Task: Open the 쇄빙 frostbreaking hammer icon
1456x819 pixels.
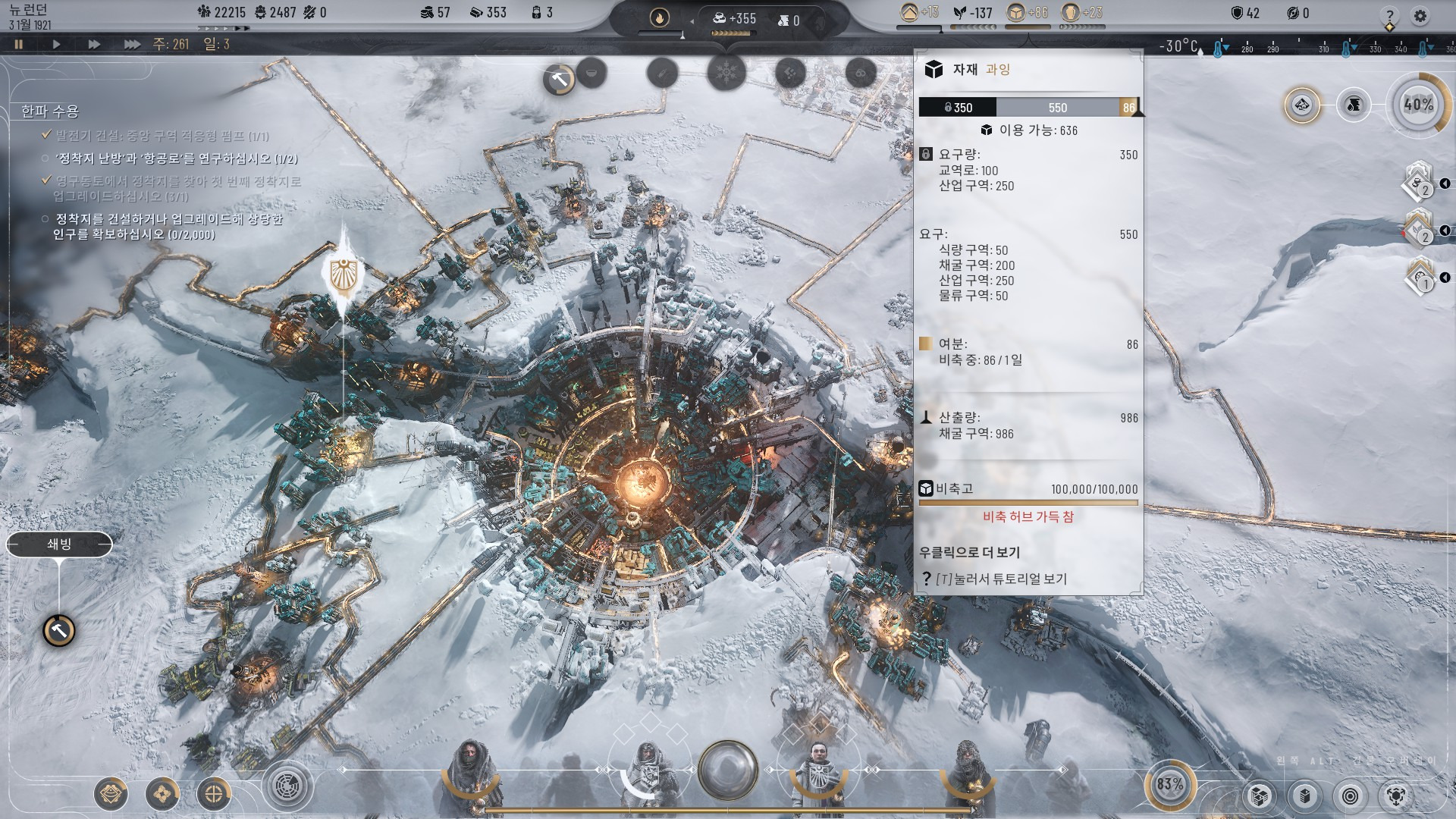Action: coord(59,630)
